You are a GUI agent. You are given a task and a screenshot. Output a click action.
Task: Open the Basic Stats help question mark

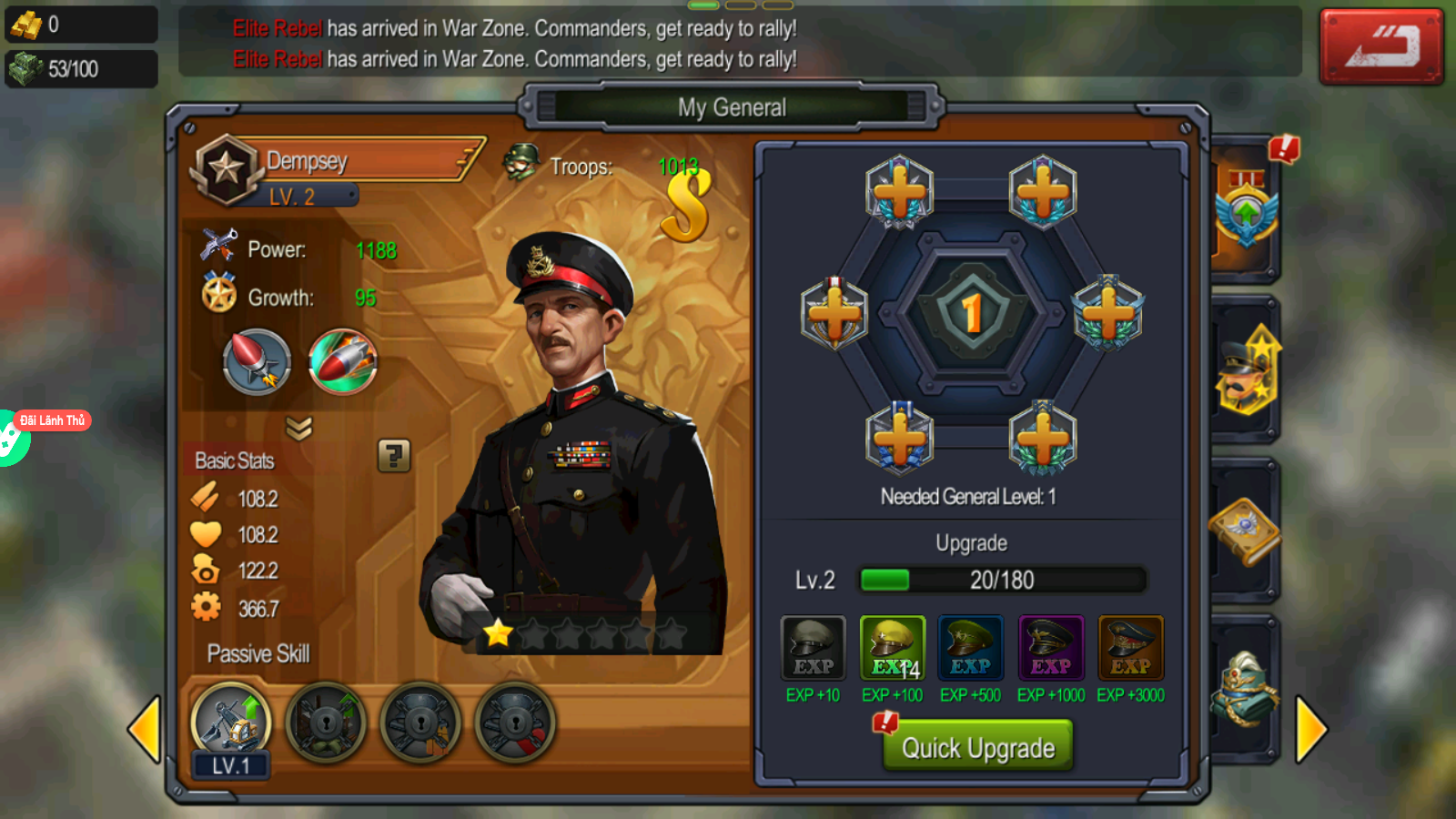tap(394, 455)
